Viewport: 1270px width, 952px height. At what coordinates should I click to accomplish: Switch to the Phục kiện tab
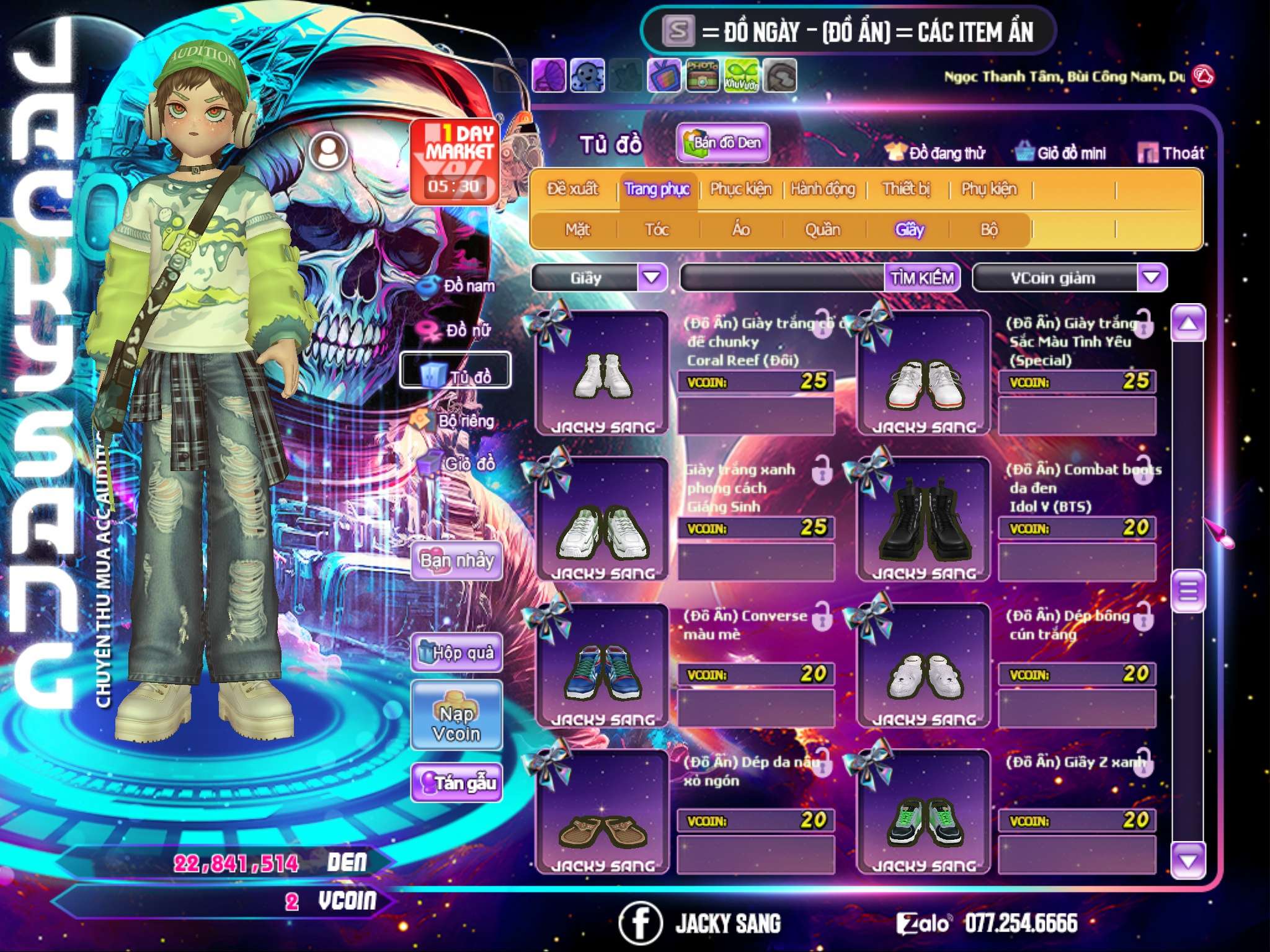740,189
